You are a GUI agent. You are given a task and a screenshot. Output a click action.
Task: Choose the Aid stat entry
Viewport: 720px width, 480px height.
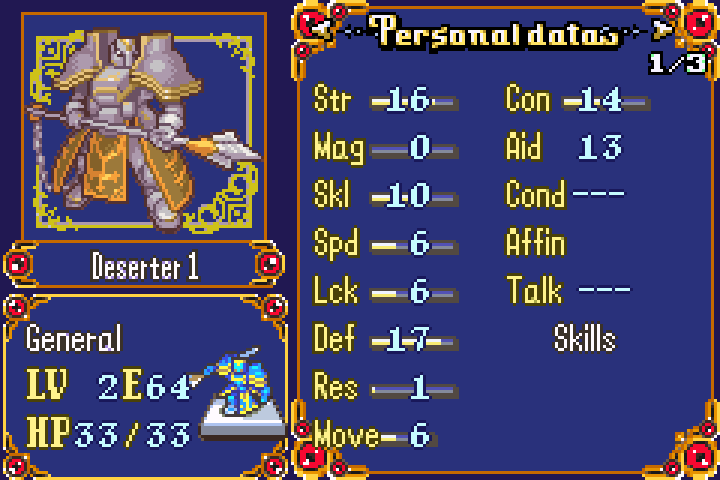[x=565, y=148]
